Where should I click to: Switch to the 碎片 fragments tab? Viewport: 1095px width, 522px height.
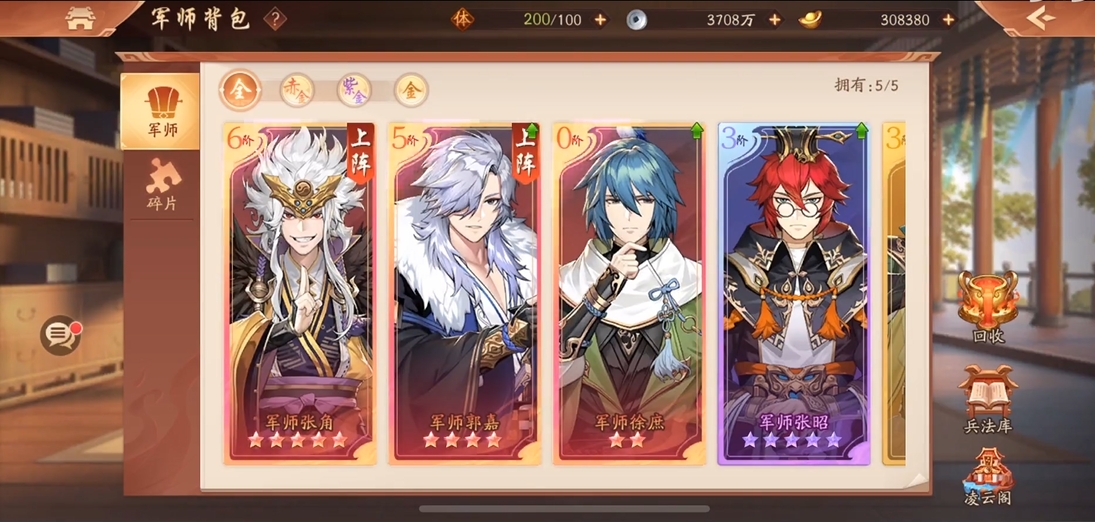[159, 187]
